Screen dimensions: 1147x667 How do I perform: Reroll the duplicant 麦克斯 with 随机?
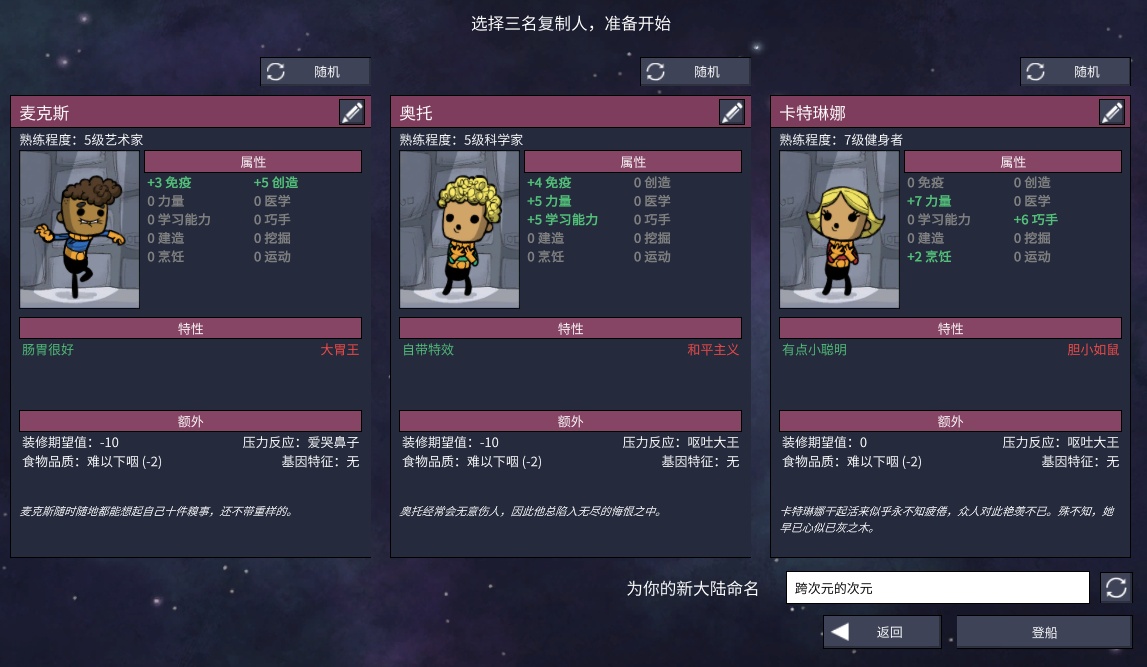tap(315, 72)
